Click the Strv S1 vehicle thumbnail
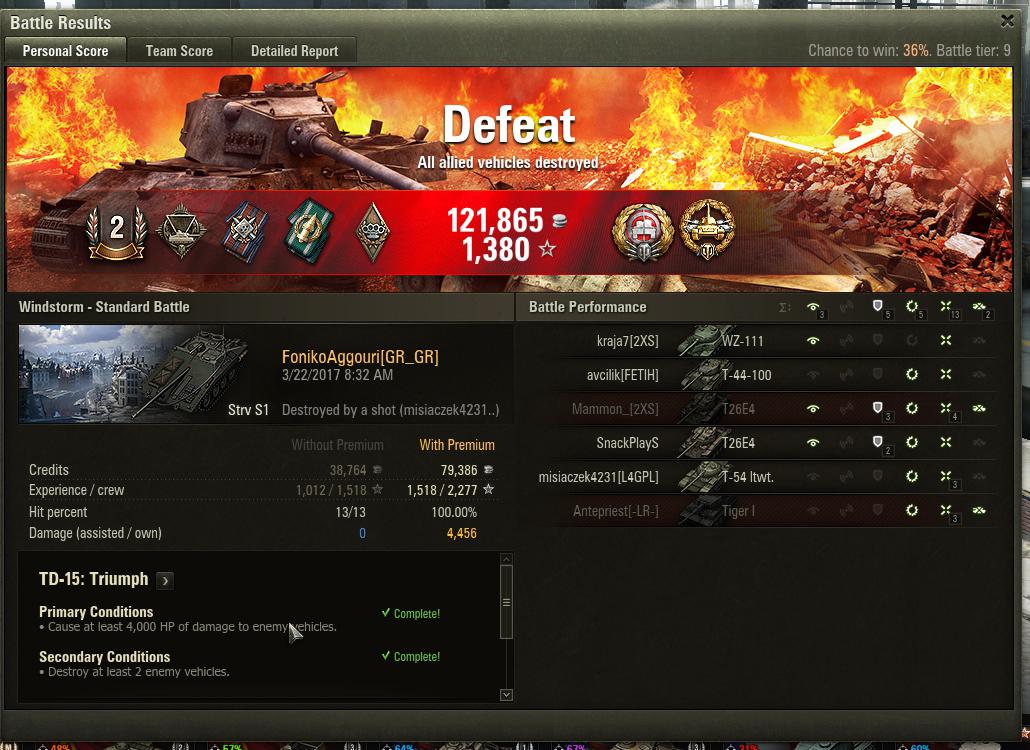This screenshot has height=750, width=1030. coord(145,374)
